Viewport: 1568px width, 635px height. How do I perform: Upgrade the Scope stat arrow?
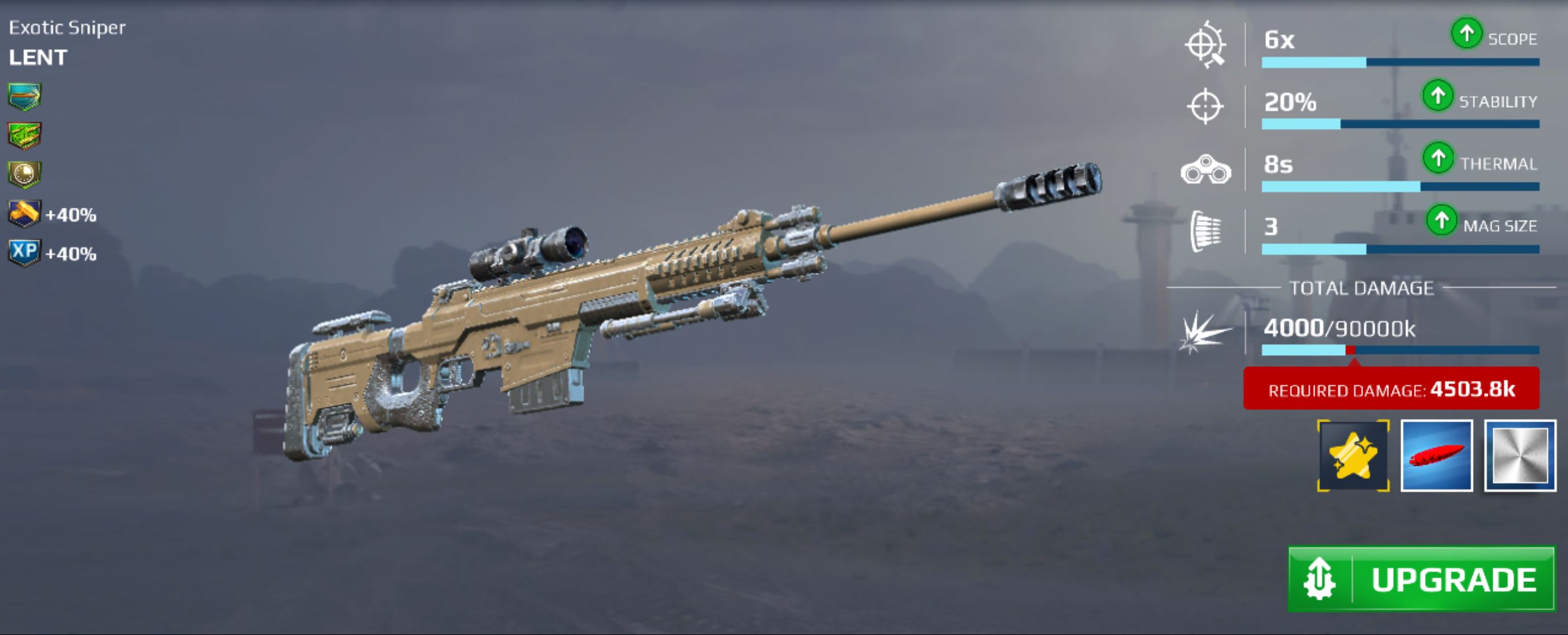click(1466, 33)
